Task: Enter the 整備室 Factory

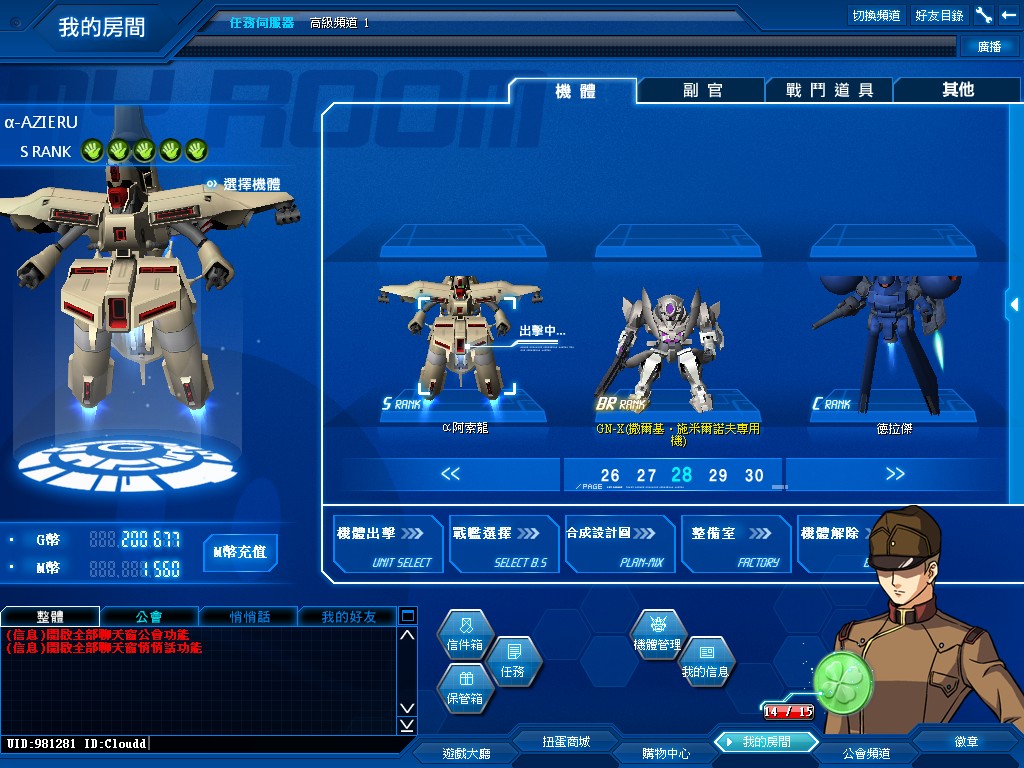Action: 736,544
